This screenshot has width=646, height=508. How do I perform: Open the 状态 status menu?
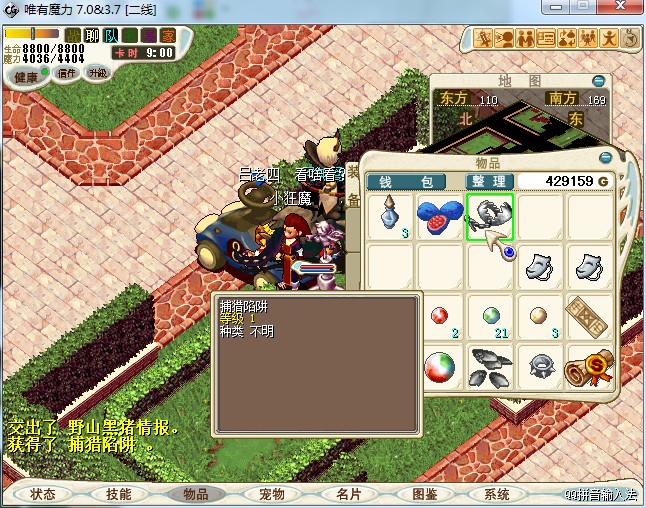point(43,494)
